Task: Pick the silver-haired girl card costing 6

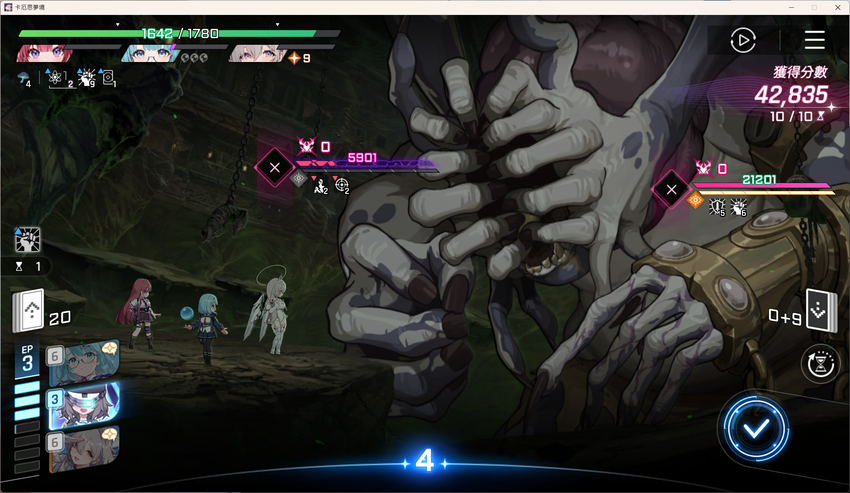Action: [x=84, y=447]
